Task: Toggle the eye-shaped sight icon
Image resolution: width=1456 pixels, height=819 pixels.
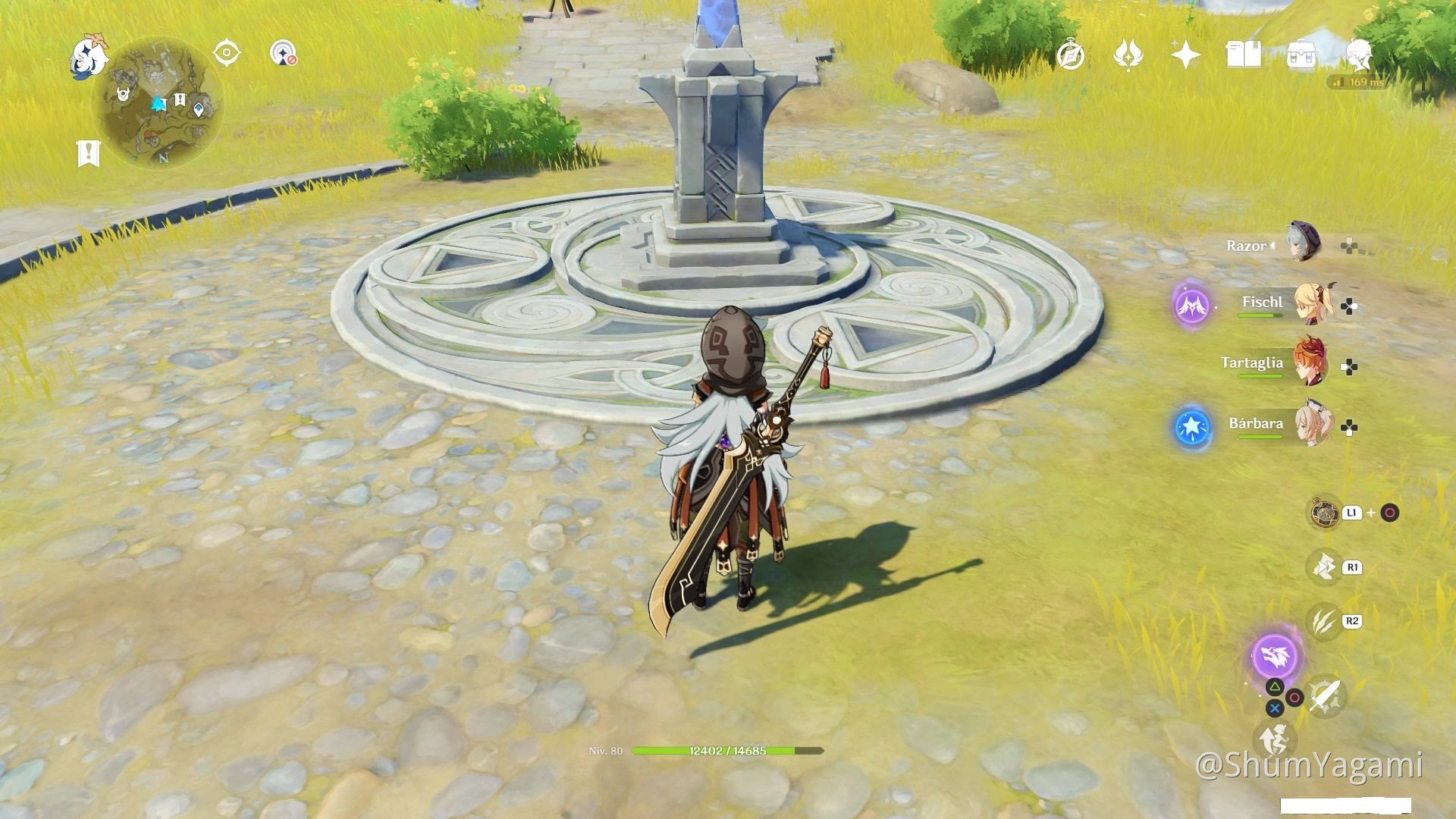Action: (x=227, y=53)
